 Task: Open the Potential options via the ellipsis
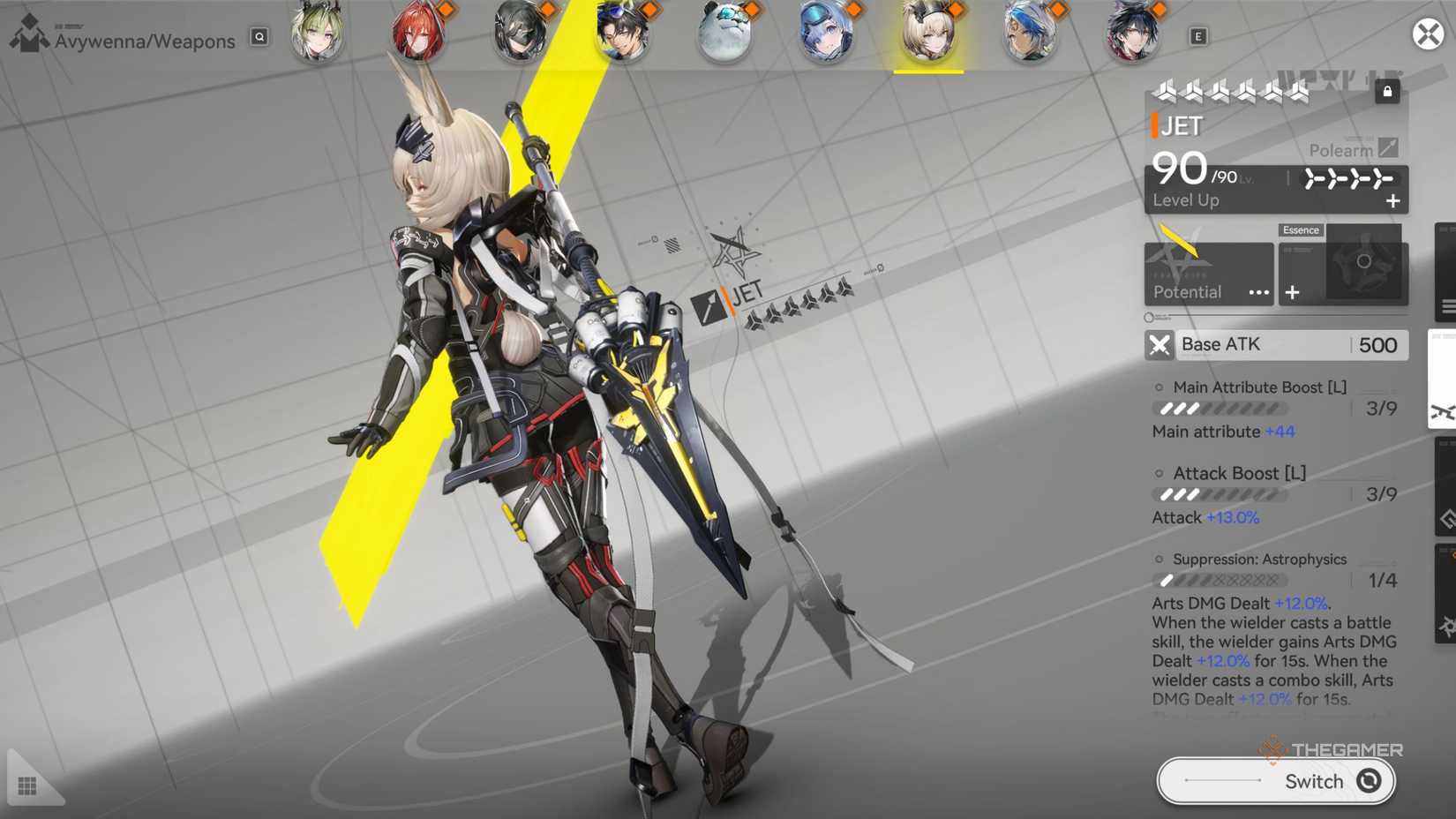click(1259, 292)
